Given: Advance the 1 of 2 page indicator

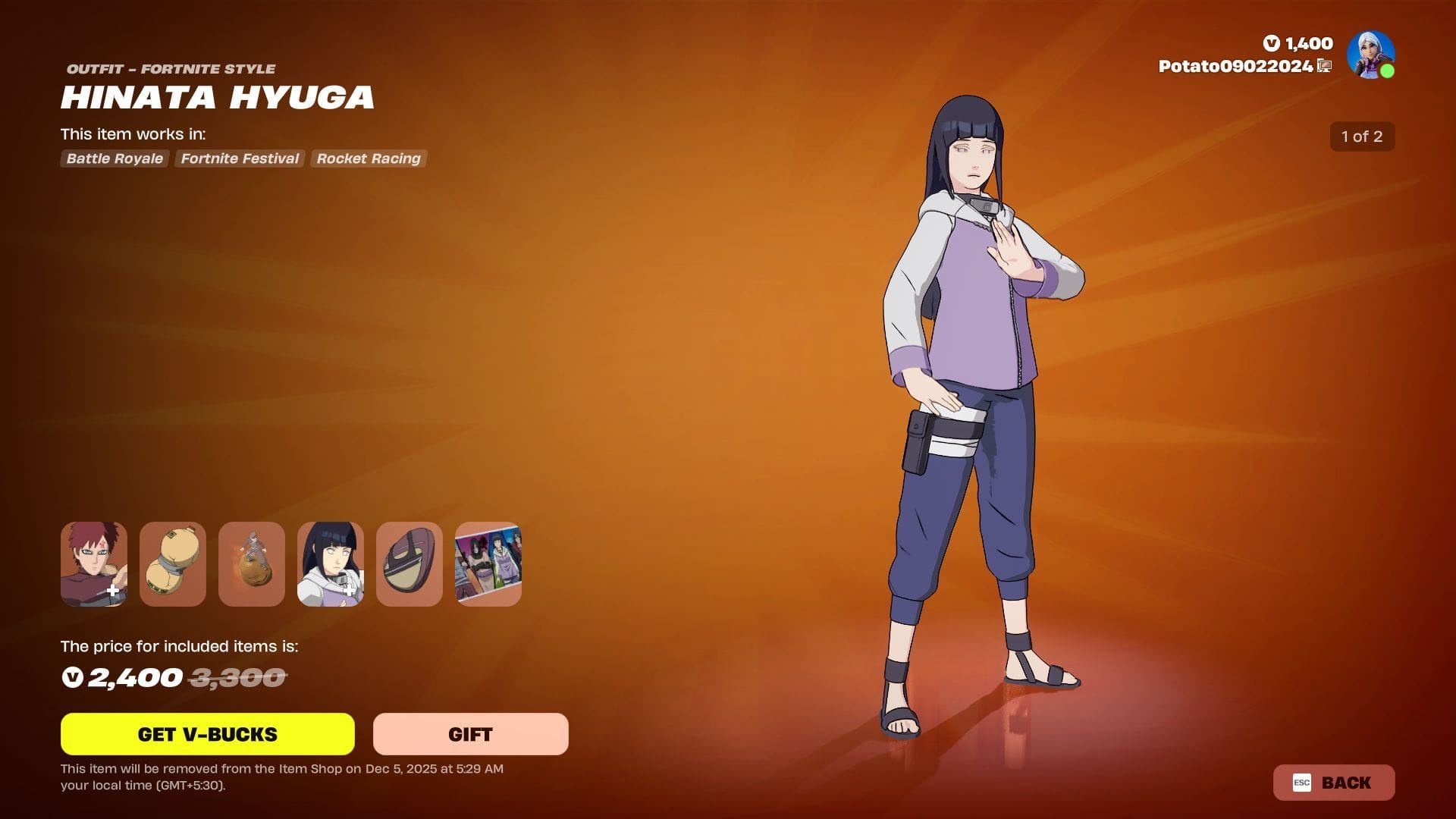Looking at the screenshot, I should (x=1362, y=136).
